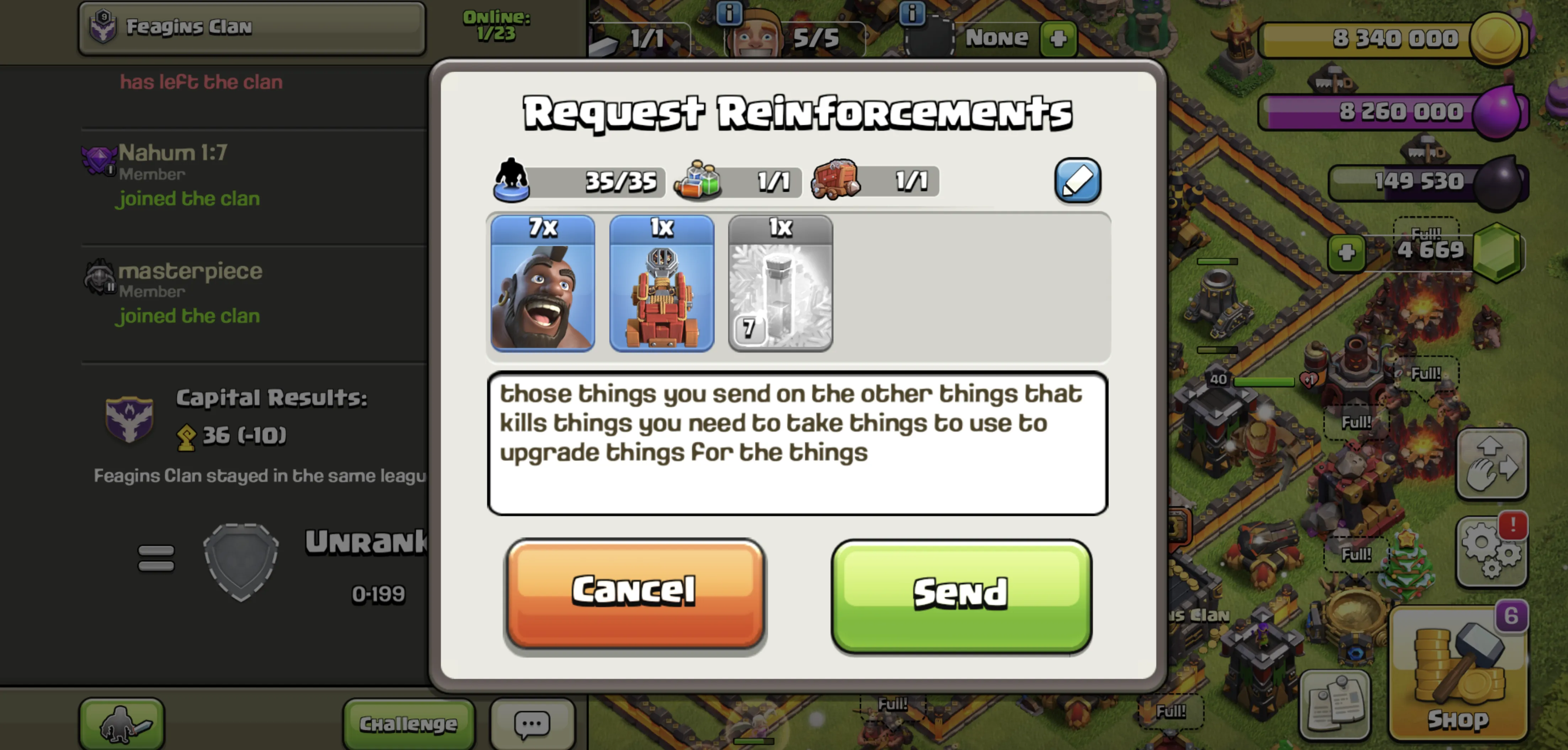
Task: Select the attack sword icon
Action: [x=121, y=724]
